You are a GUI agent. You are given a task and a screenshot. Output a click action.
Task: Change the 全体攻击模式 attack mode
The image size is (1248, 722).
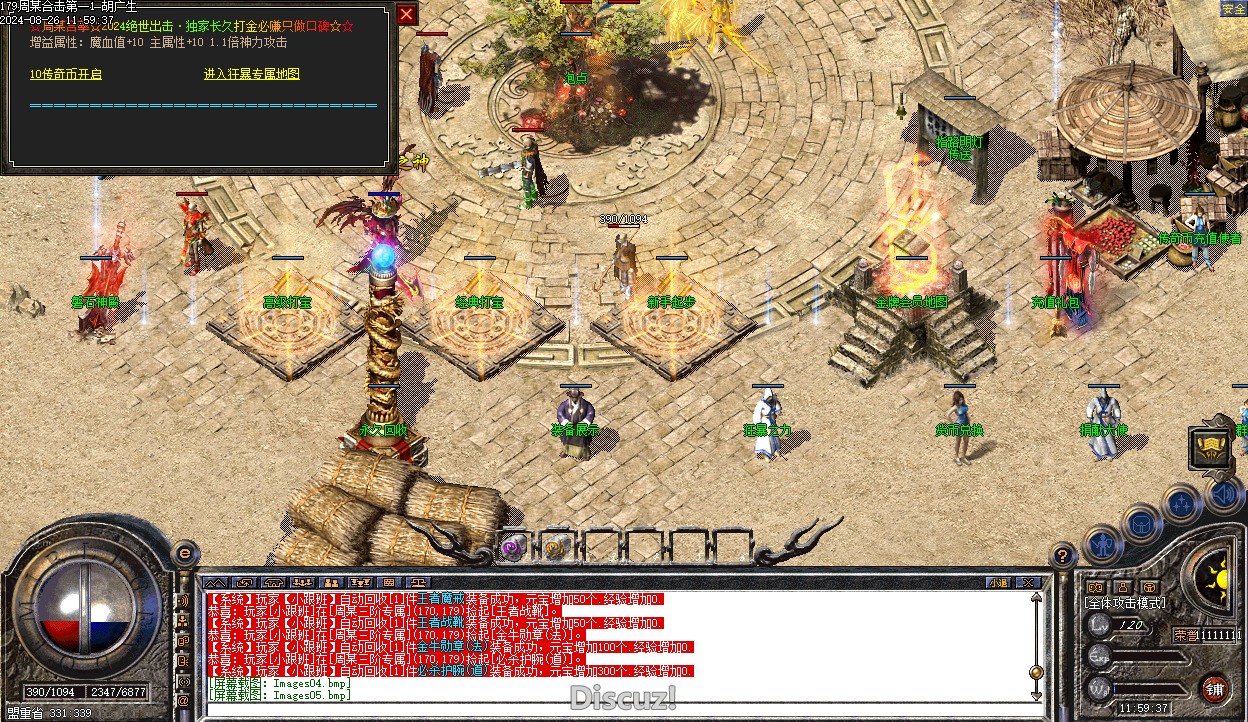[1125, 603]
